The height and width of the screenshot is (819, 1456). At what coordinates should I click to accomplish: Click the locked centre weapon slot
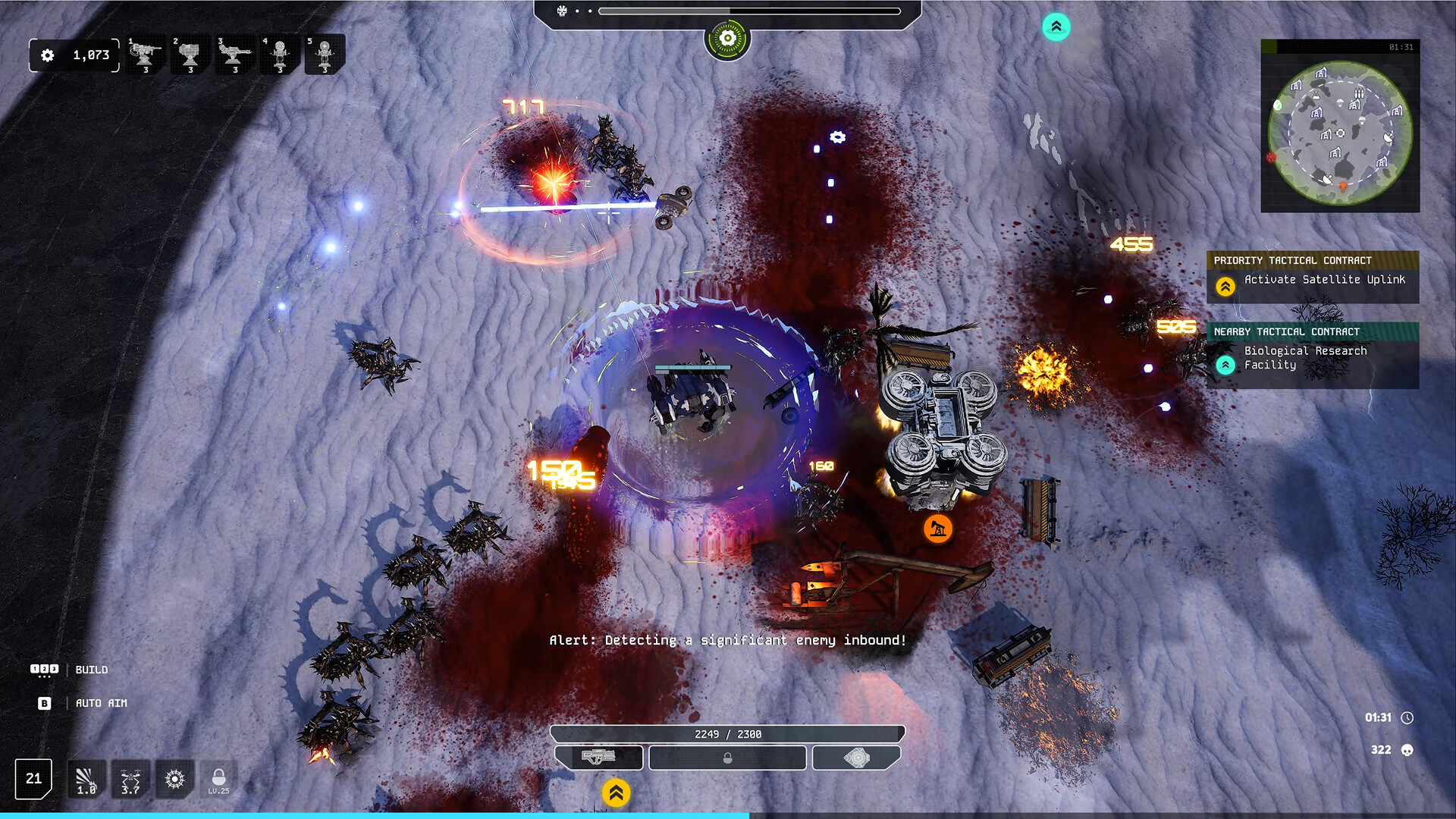[x=727, y=758]
